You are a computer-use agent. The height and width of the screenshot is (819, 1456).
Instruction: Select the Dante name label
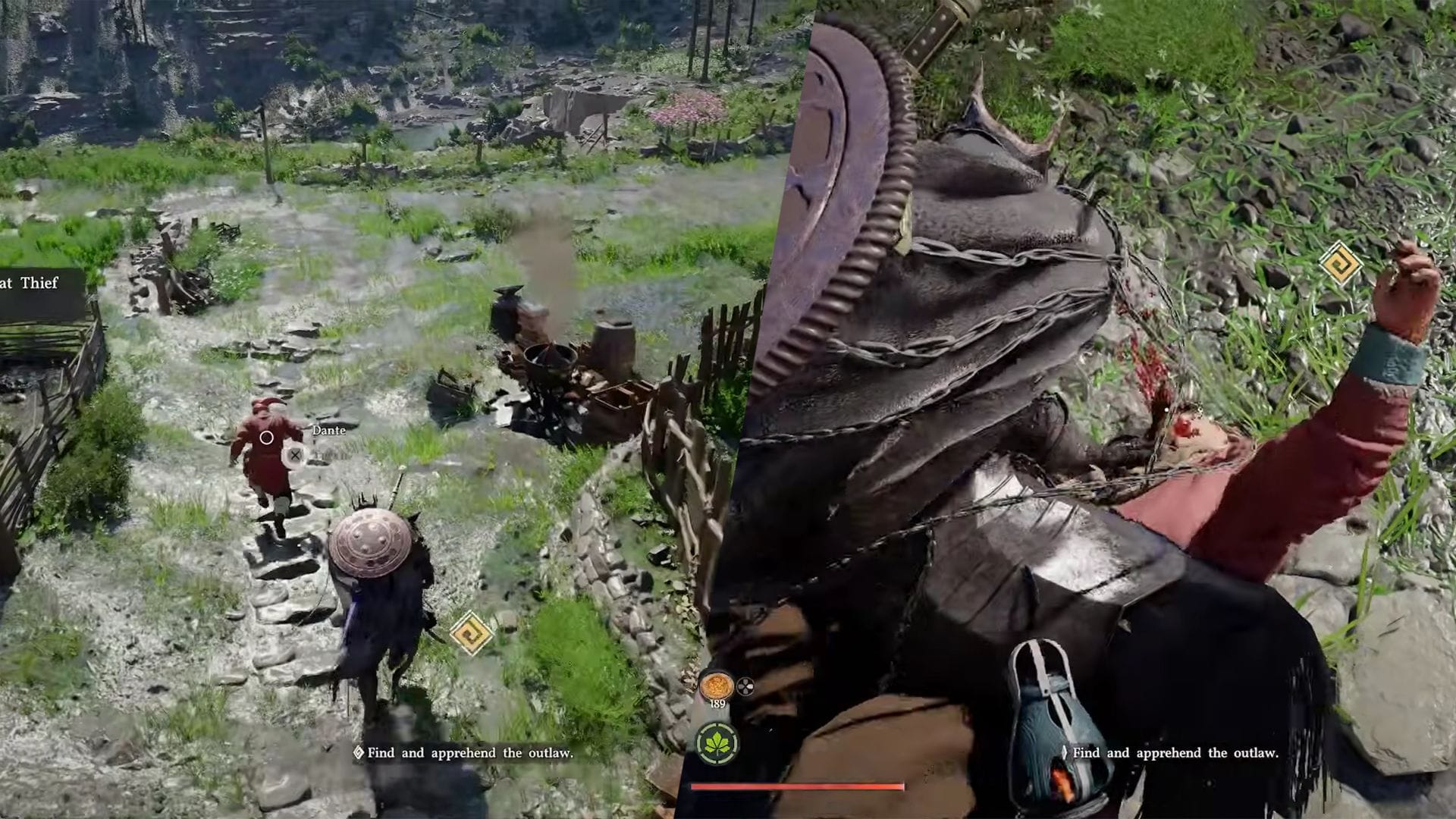pos(329,431)
